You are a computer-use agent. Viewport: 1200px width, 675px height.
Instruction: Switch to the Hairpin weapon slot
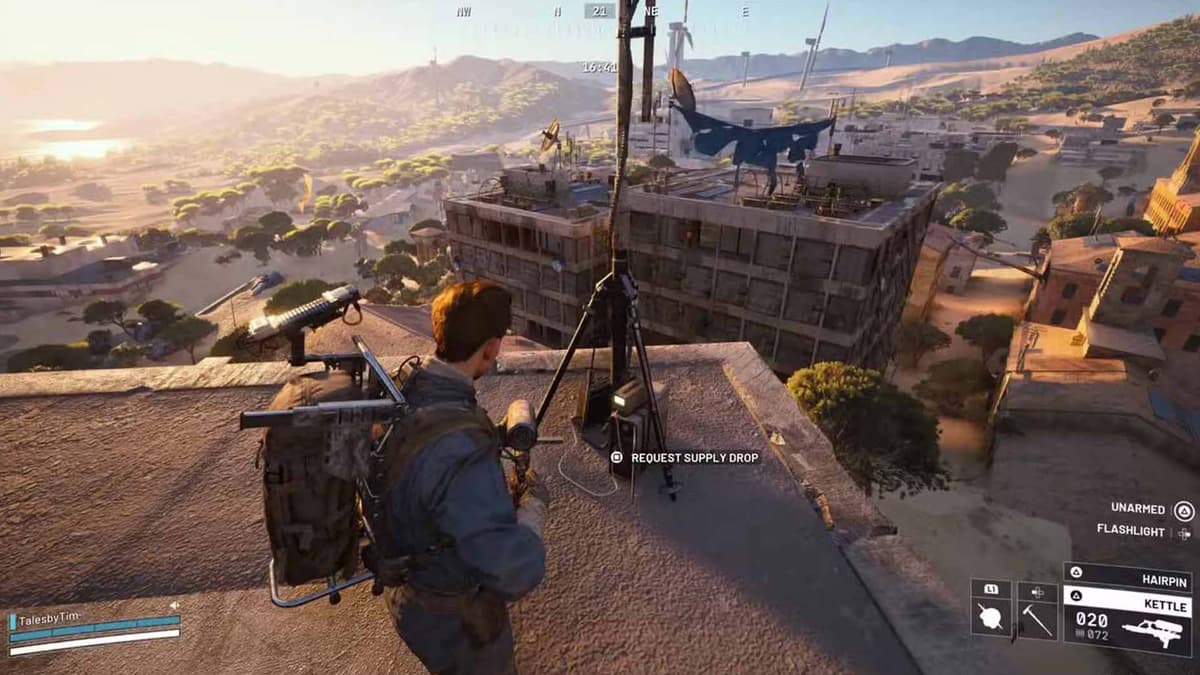(x=1127, y=576)
